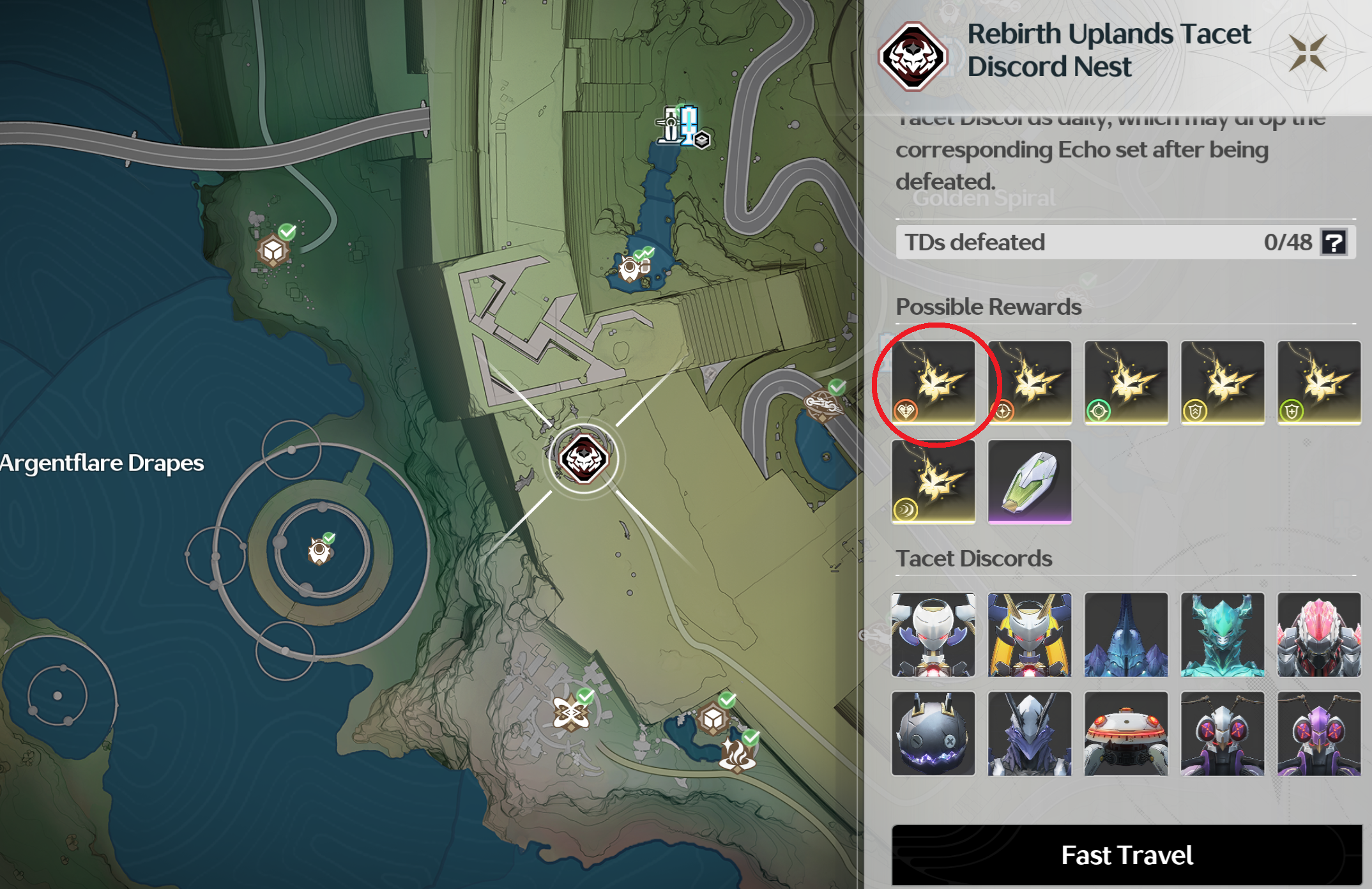View the pink crystal-headed Tacet Discord
The height and width of the screenshot is (889, 1372).
1319,634
